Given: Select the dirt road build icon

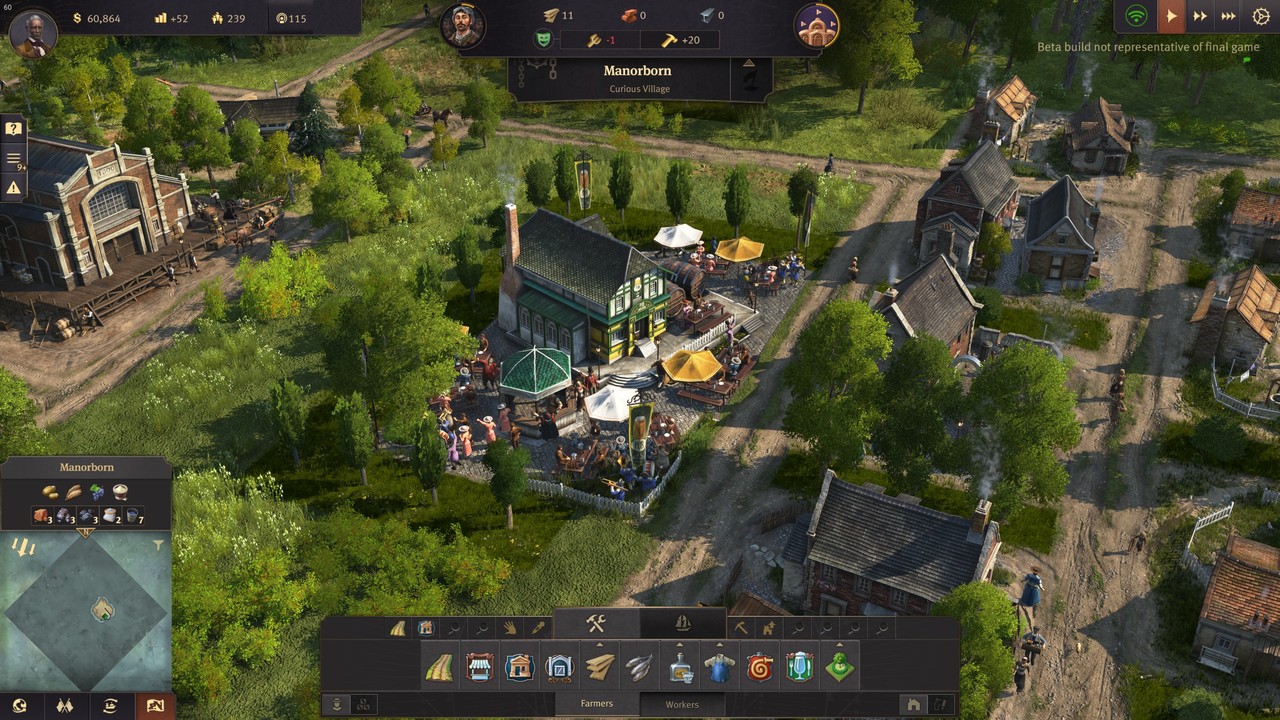Looking at the screenshot, I should tap(439, 667).
